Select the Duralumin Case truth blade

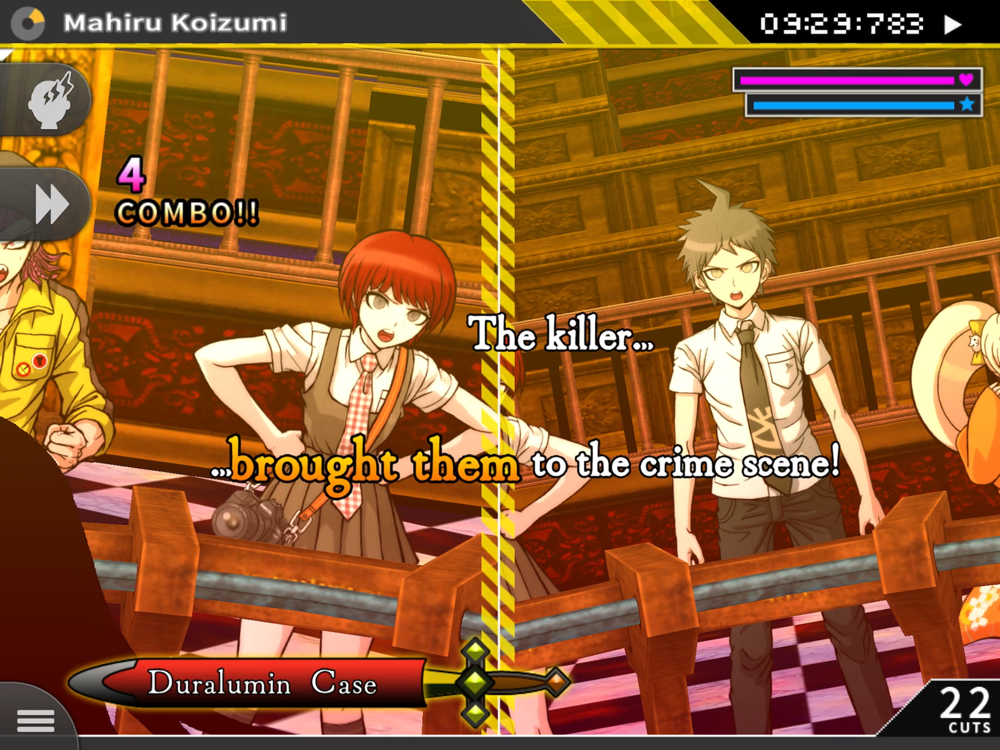pyautogui.click(x=262, y=684)
